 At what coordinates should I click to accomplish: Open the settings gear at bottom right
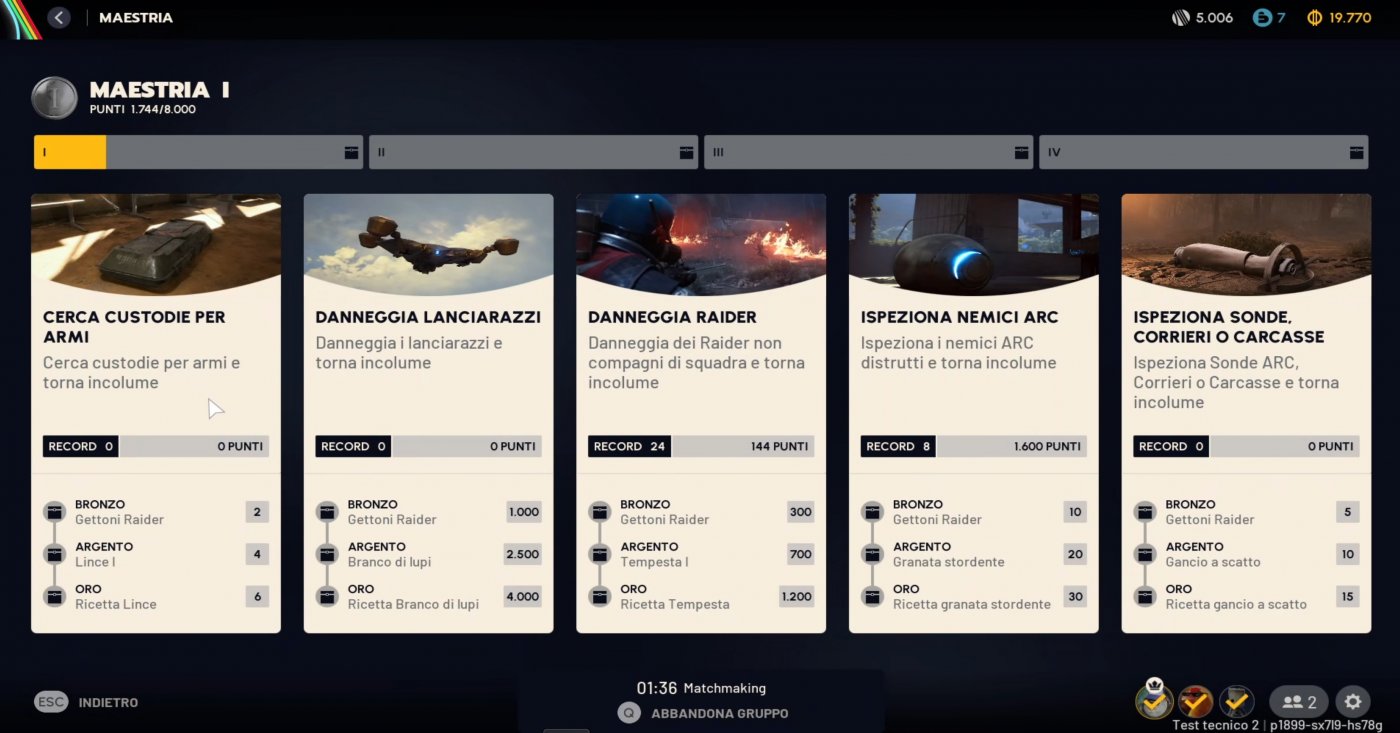tap(1353, 701)
